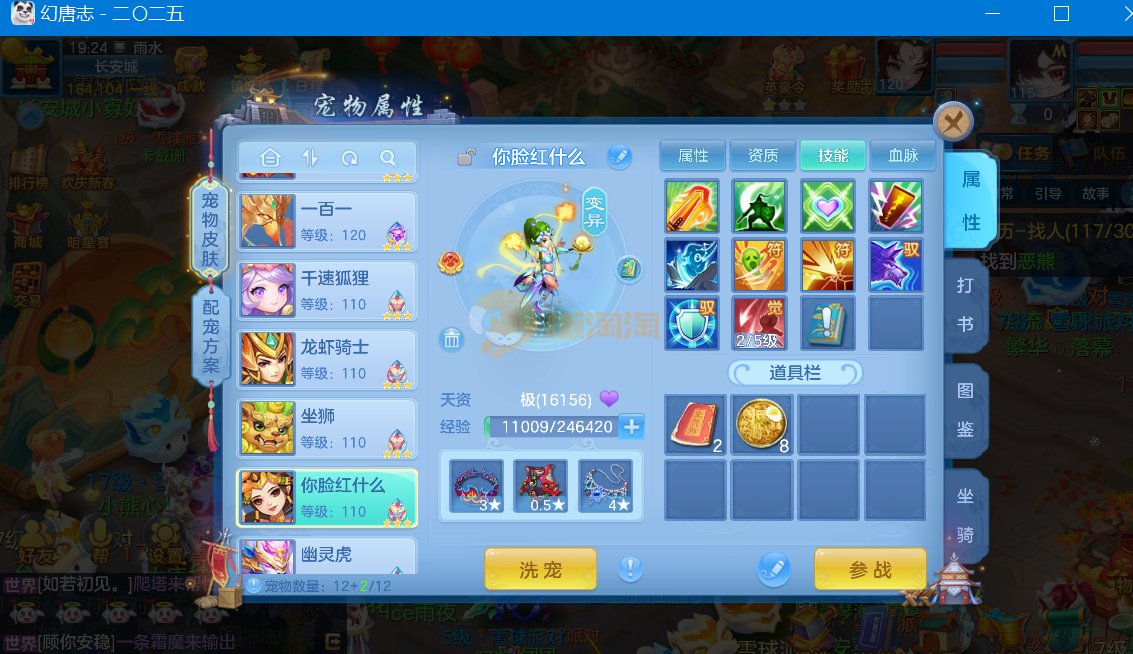Open the 坐骑 side tab
Screen dimensions: 1133x654
[x=966, y=514]
